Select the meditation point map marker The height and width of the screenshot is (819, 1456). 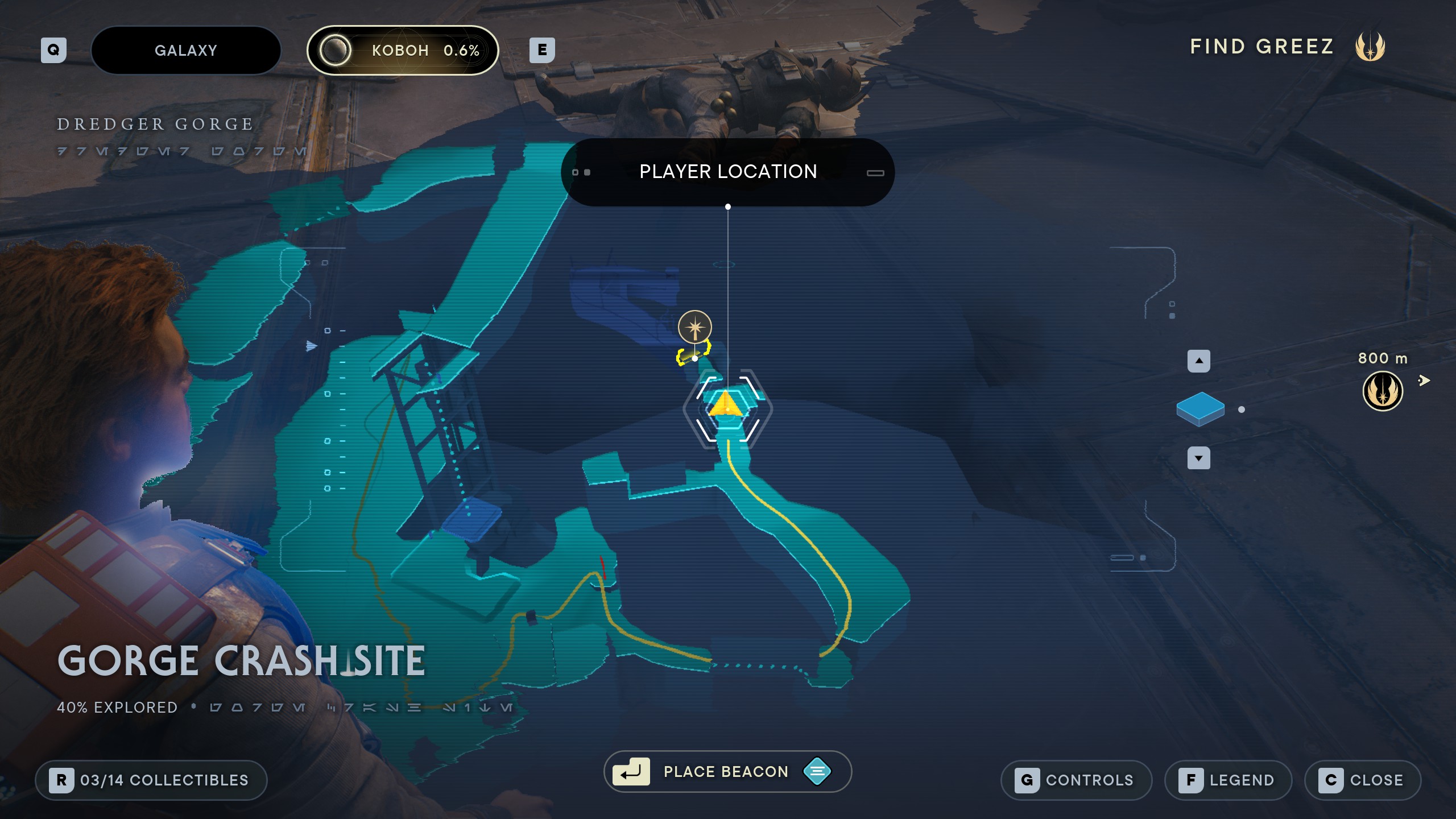pyautogui.click(x=694, y=327)
